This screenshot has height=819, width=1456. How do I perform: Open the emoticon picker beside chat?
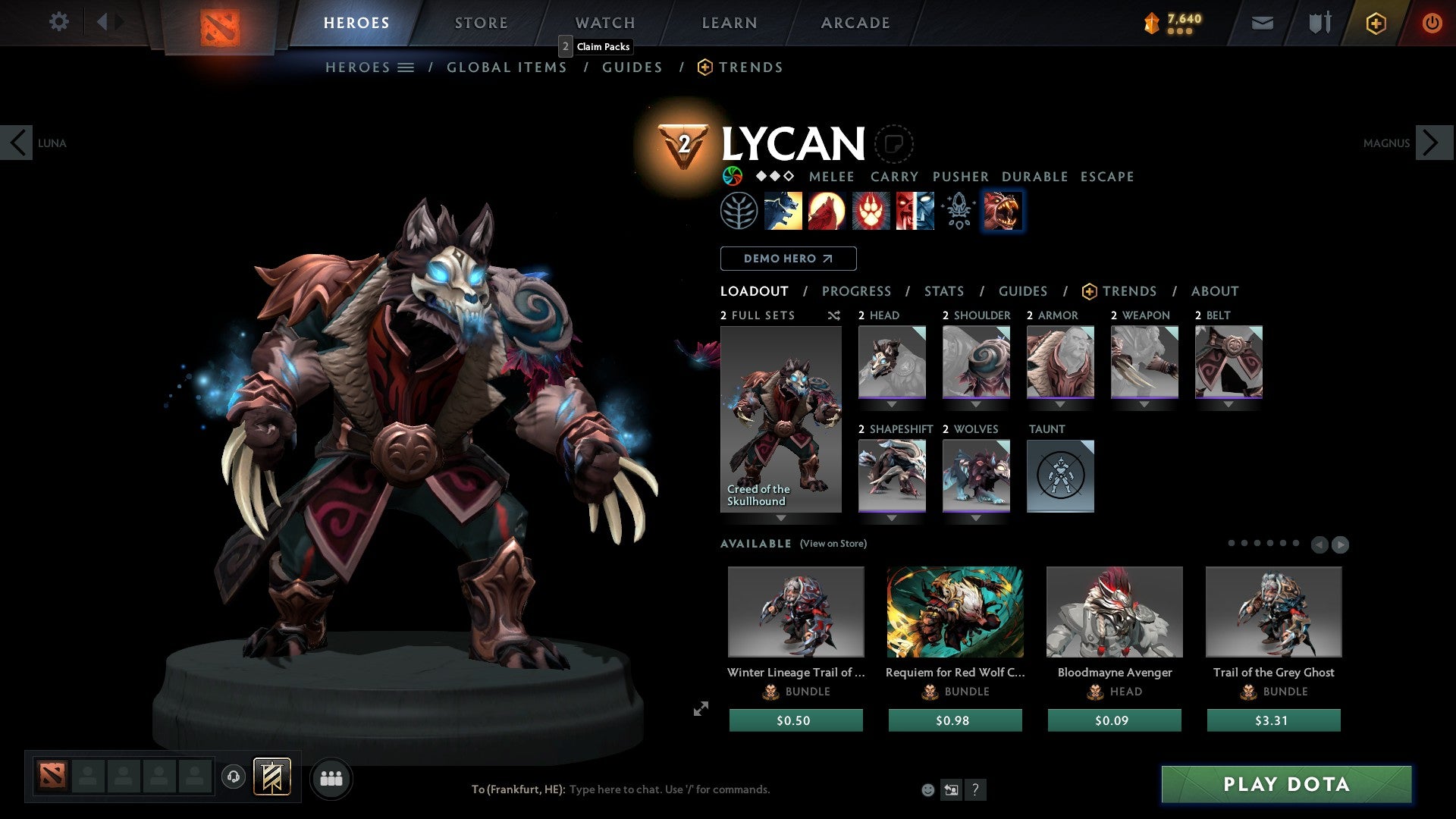click(927, 789)
